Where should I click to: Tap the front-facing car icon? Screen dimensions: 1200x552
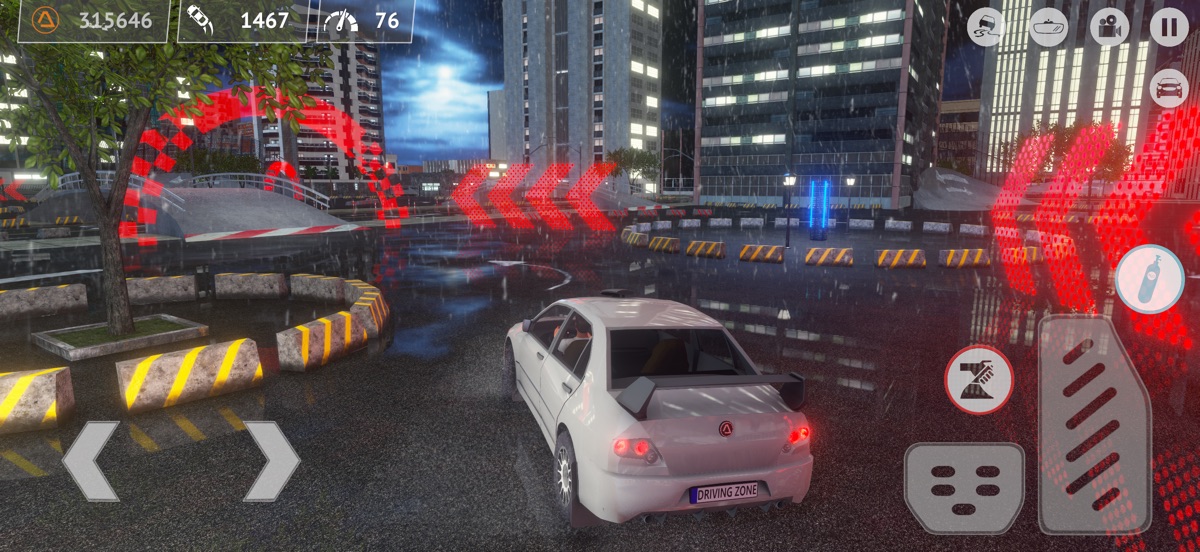1169,88
